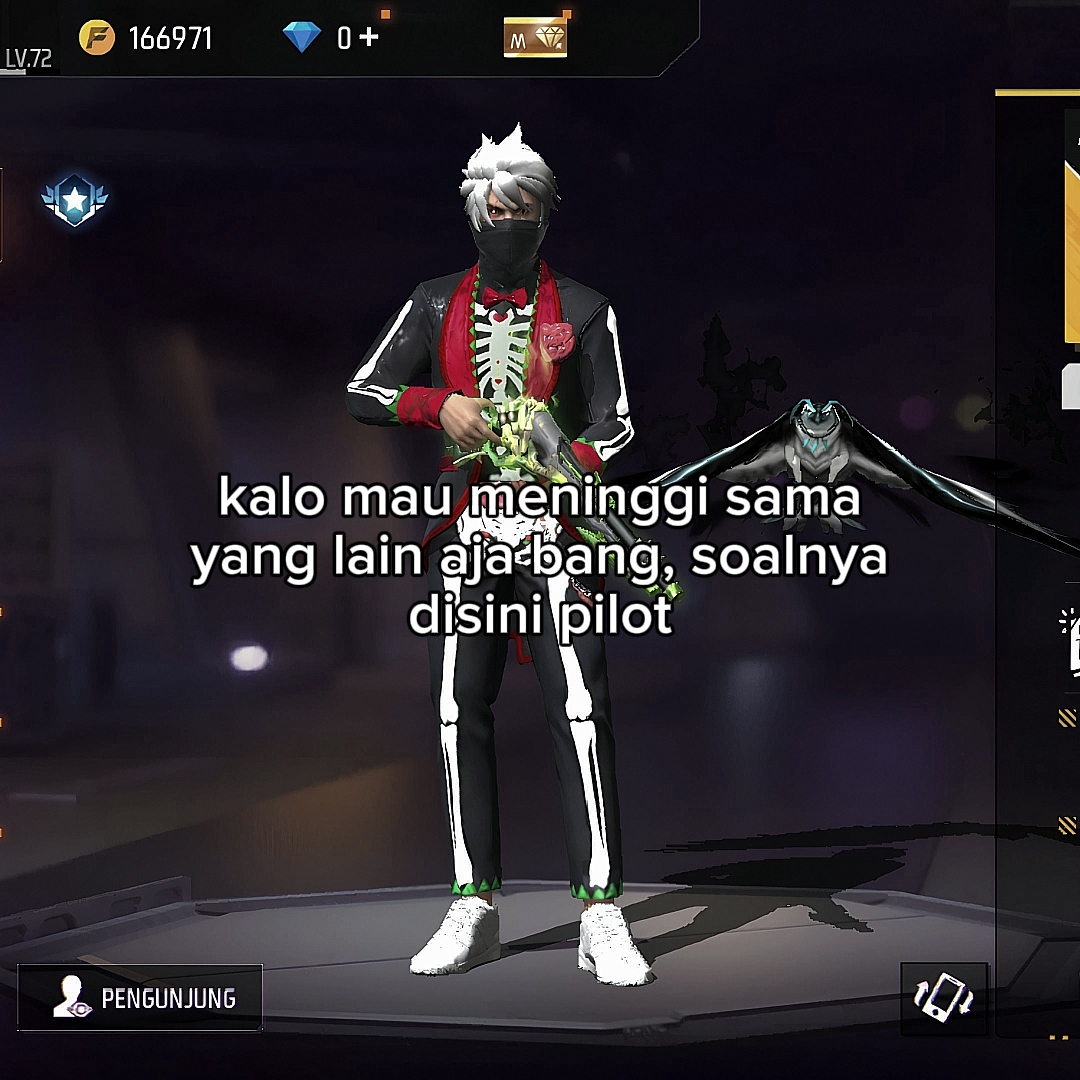Click the blue star rank badge
Screen dimensions: 1080x1080
(74, 200)
